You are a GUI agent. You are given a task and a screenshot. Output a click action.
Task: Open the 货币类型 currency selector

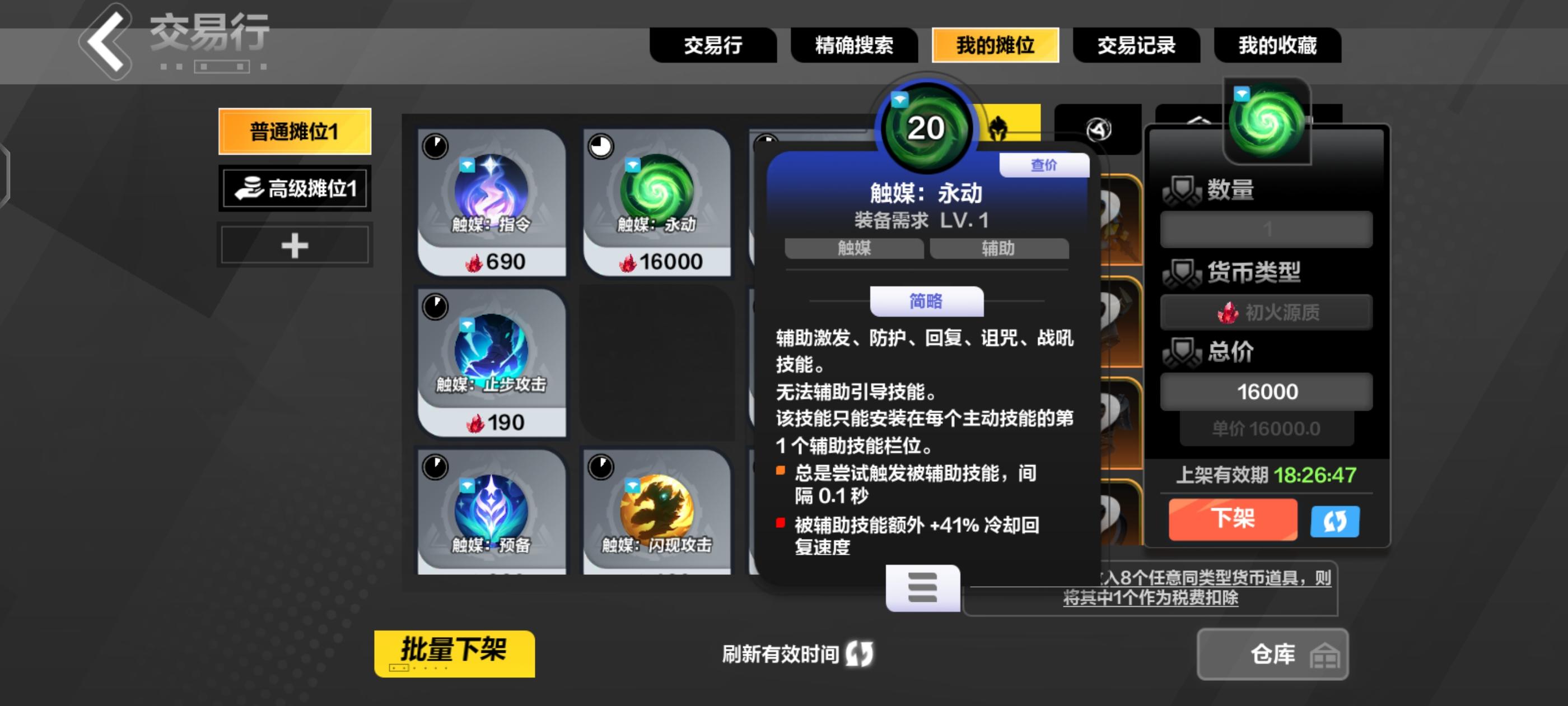1265,313
